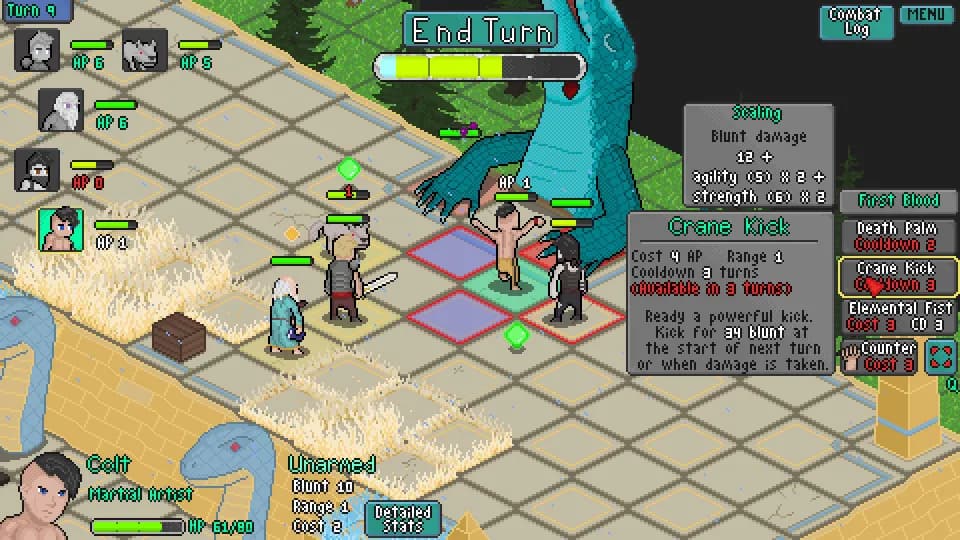
Task: Use the Counter ability
Action: pyautogui.click(x=879, y=356)
